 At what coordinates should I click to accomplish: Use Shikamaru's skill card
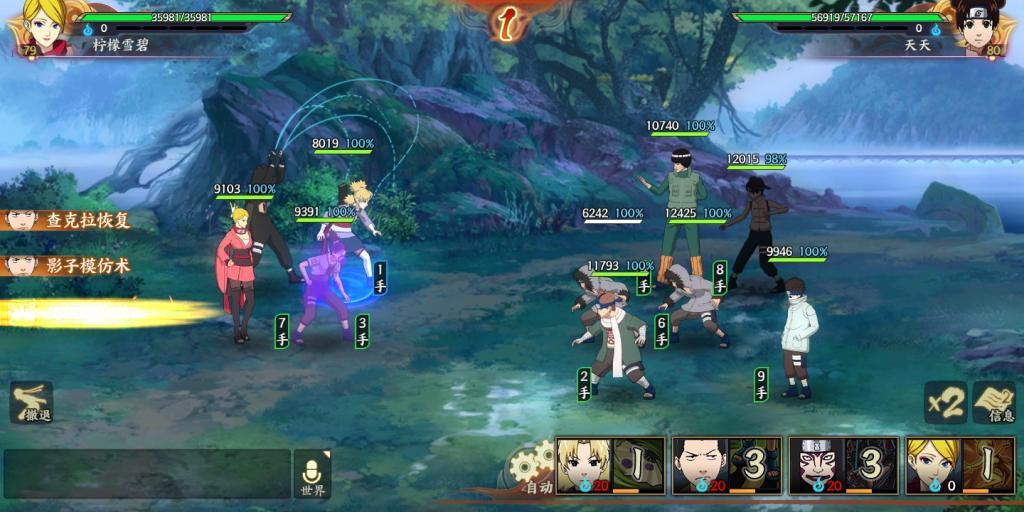pyautogui.click(x=727, y=465)
